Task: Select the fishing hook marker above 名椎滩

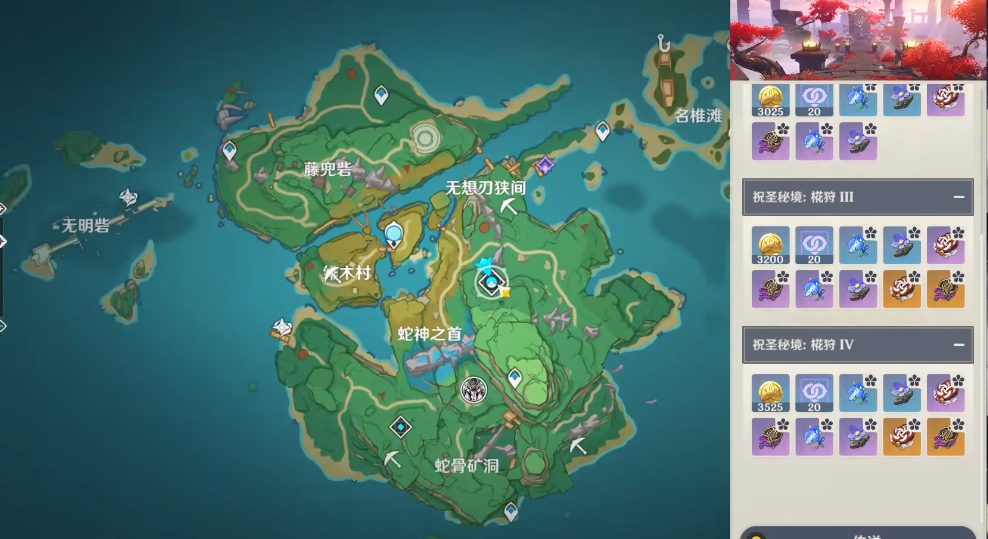Action: 663,43
